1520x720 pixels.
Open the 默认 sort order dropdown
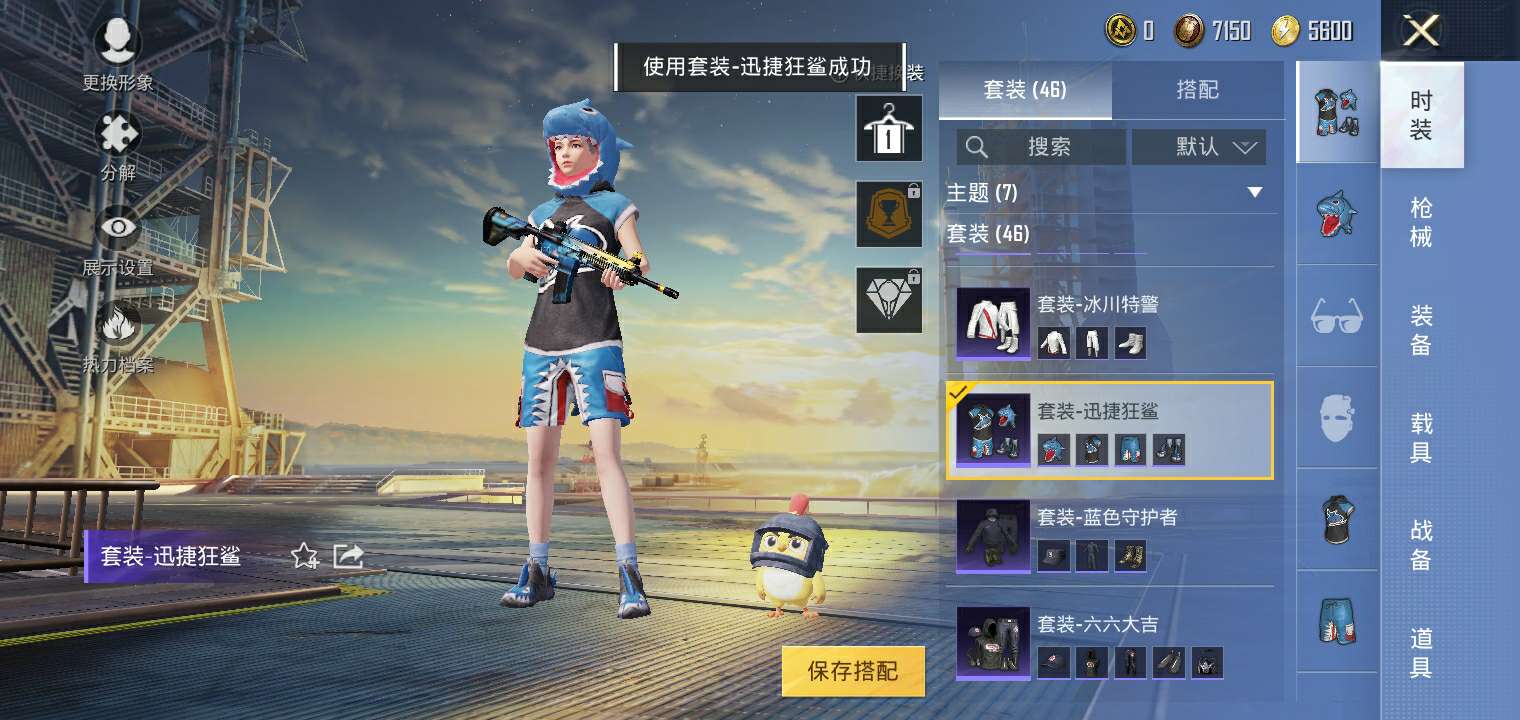[x=1199, y=146]
